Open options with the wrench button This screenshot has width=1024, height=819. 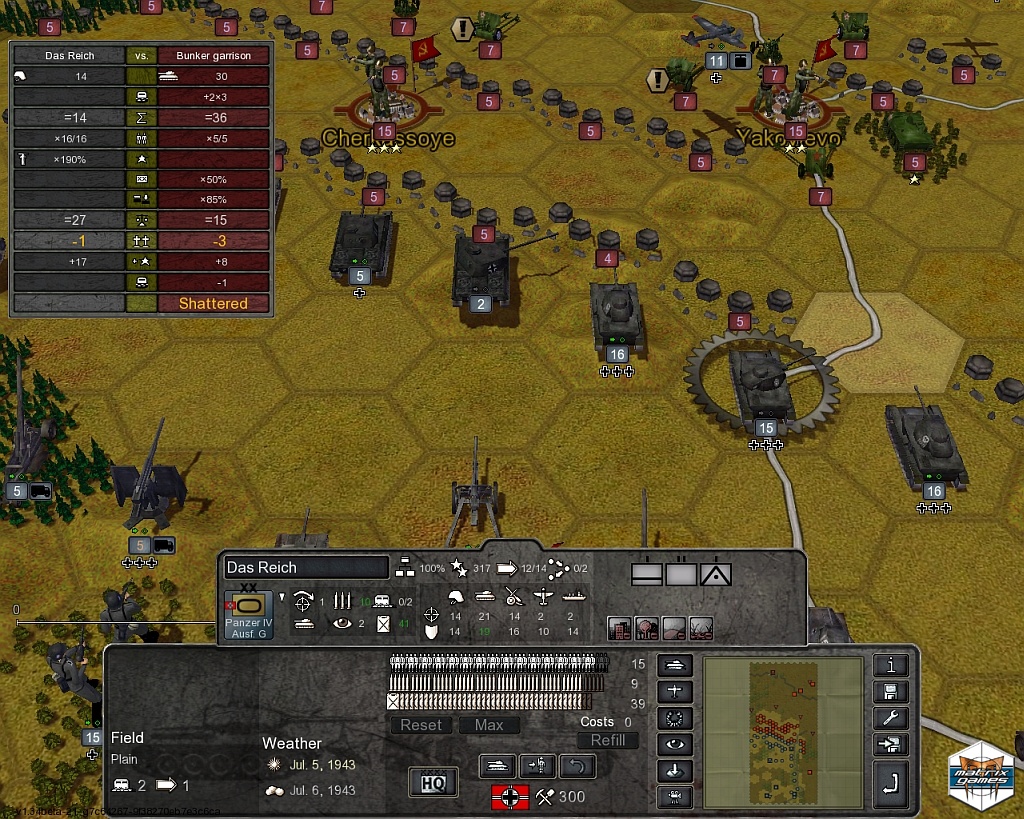coord(890,718)
